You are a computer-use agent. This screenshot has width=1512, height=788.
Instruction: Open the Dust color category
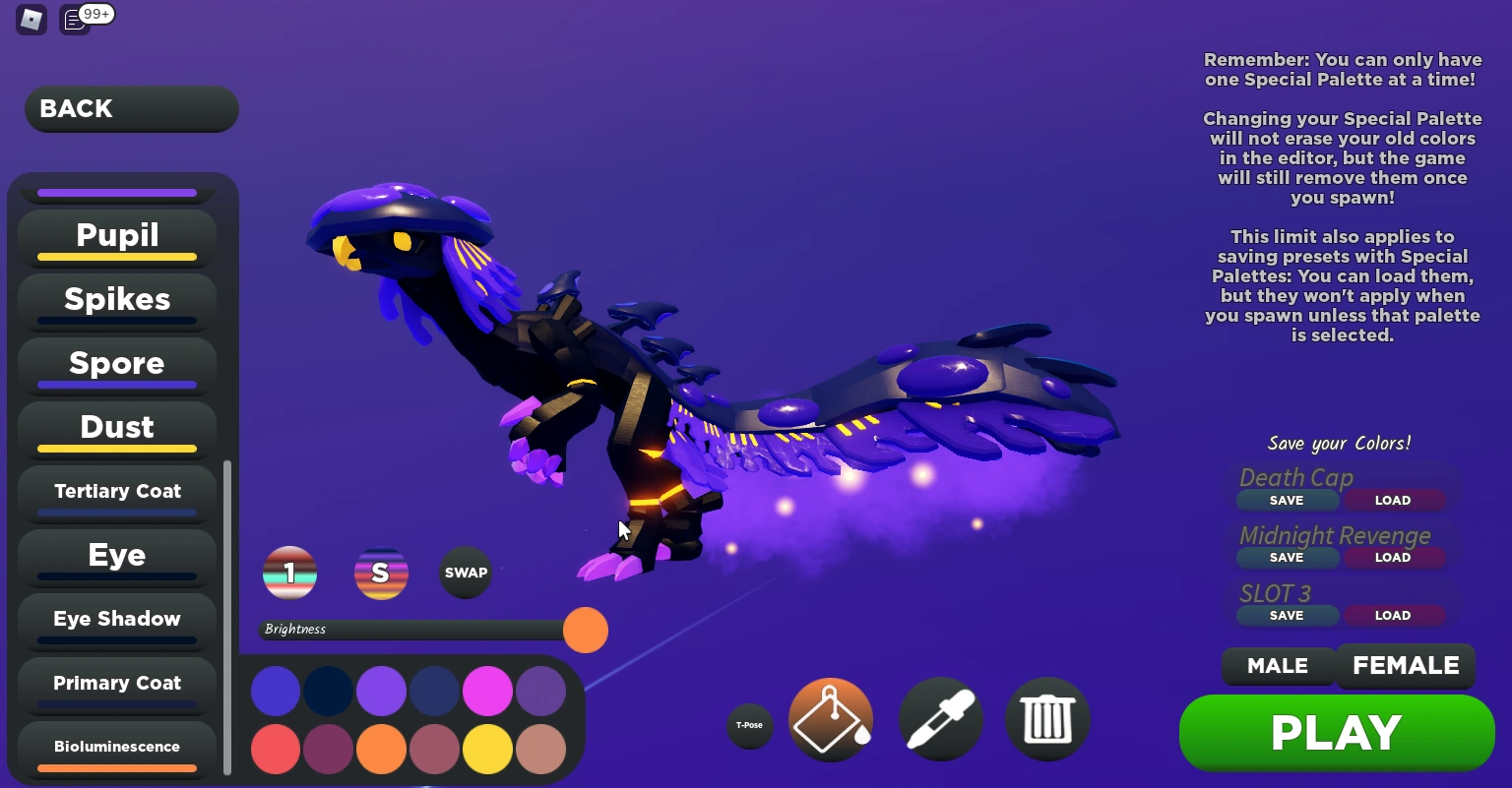point(116,427)
